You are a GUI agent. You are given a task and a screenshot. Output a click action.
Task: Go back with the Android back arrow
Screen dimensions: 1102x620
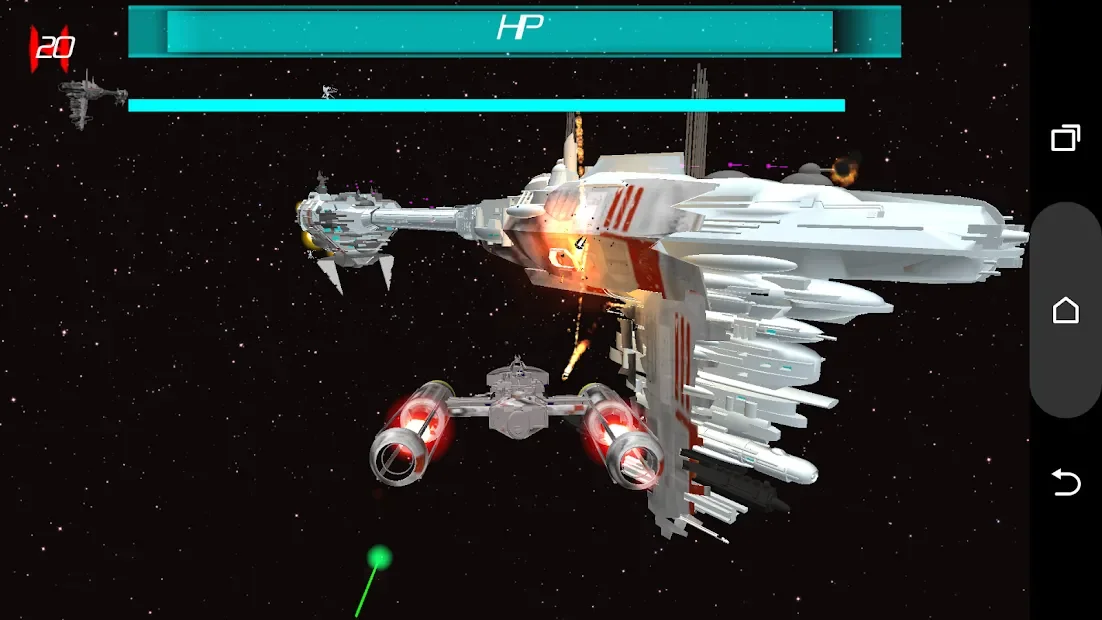pos(1066,483)
